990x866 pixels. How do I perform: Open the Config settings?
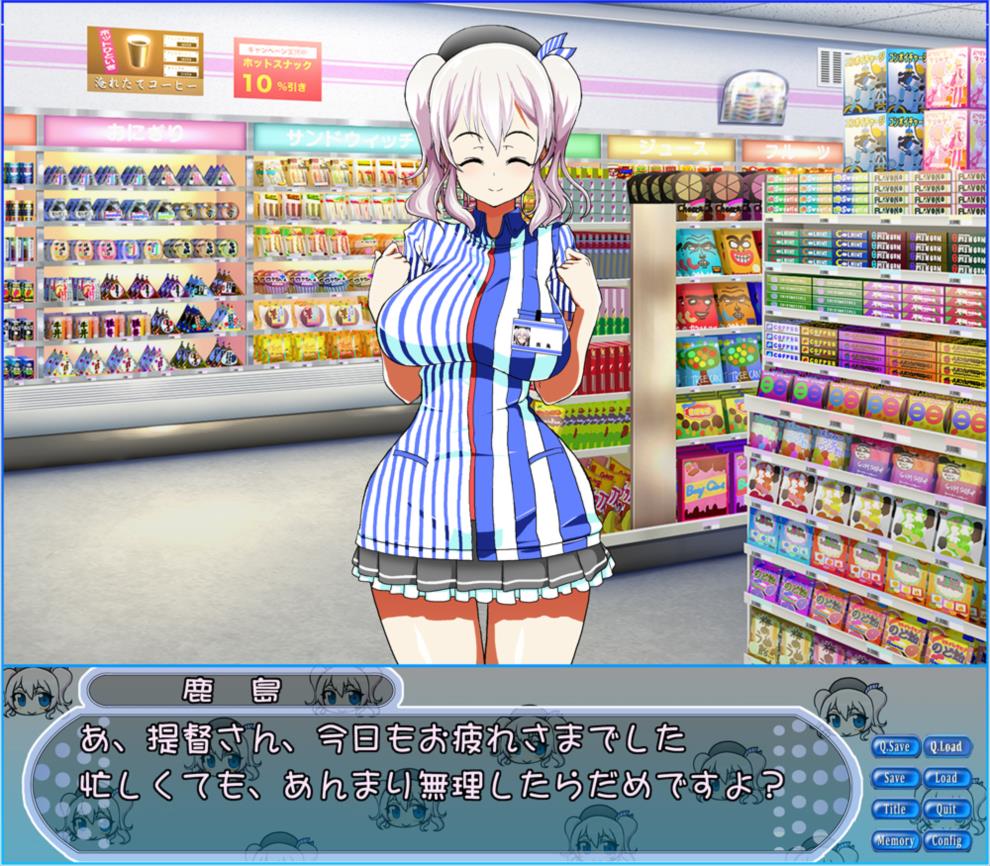coord(945,841)
